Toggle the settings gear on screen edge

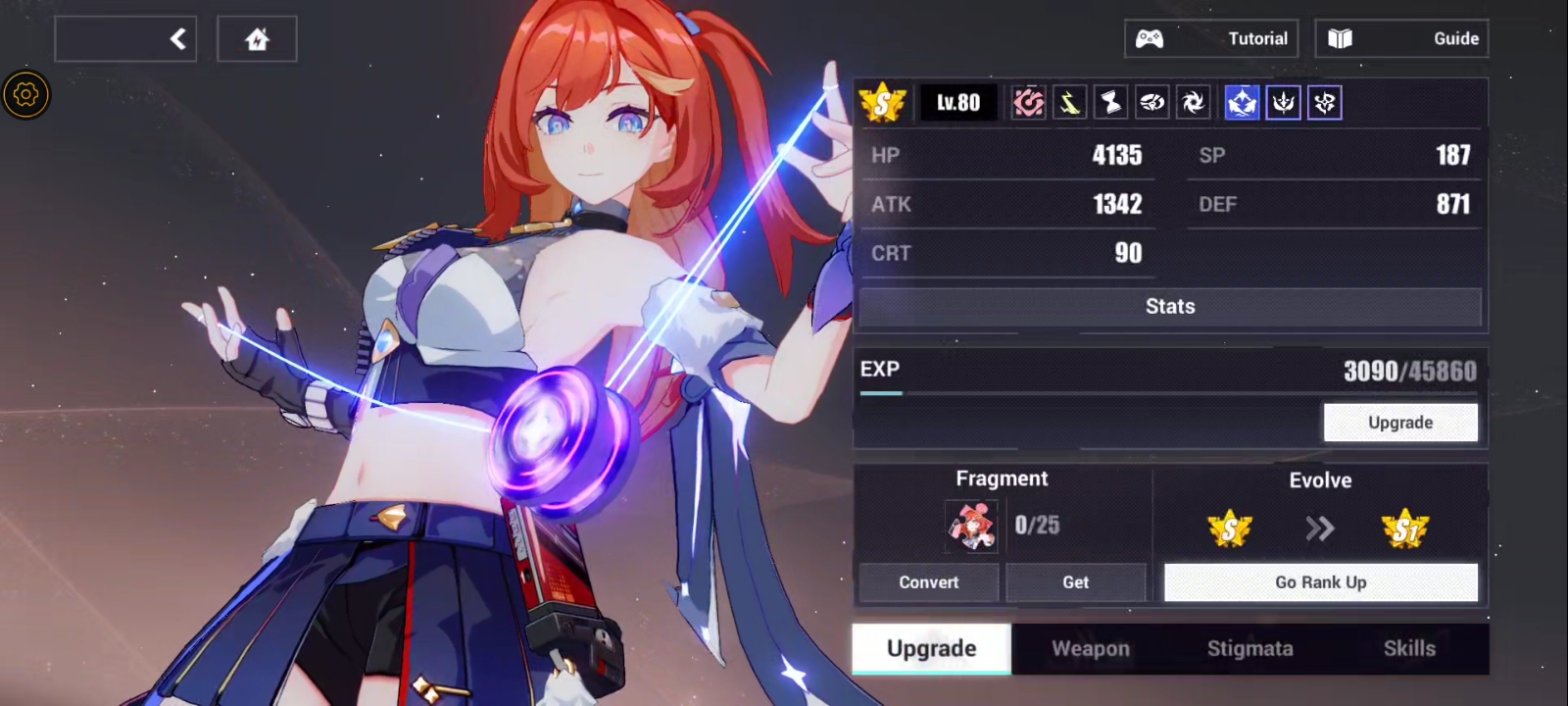coord(25,95)
